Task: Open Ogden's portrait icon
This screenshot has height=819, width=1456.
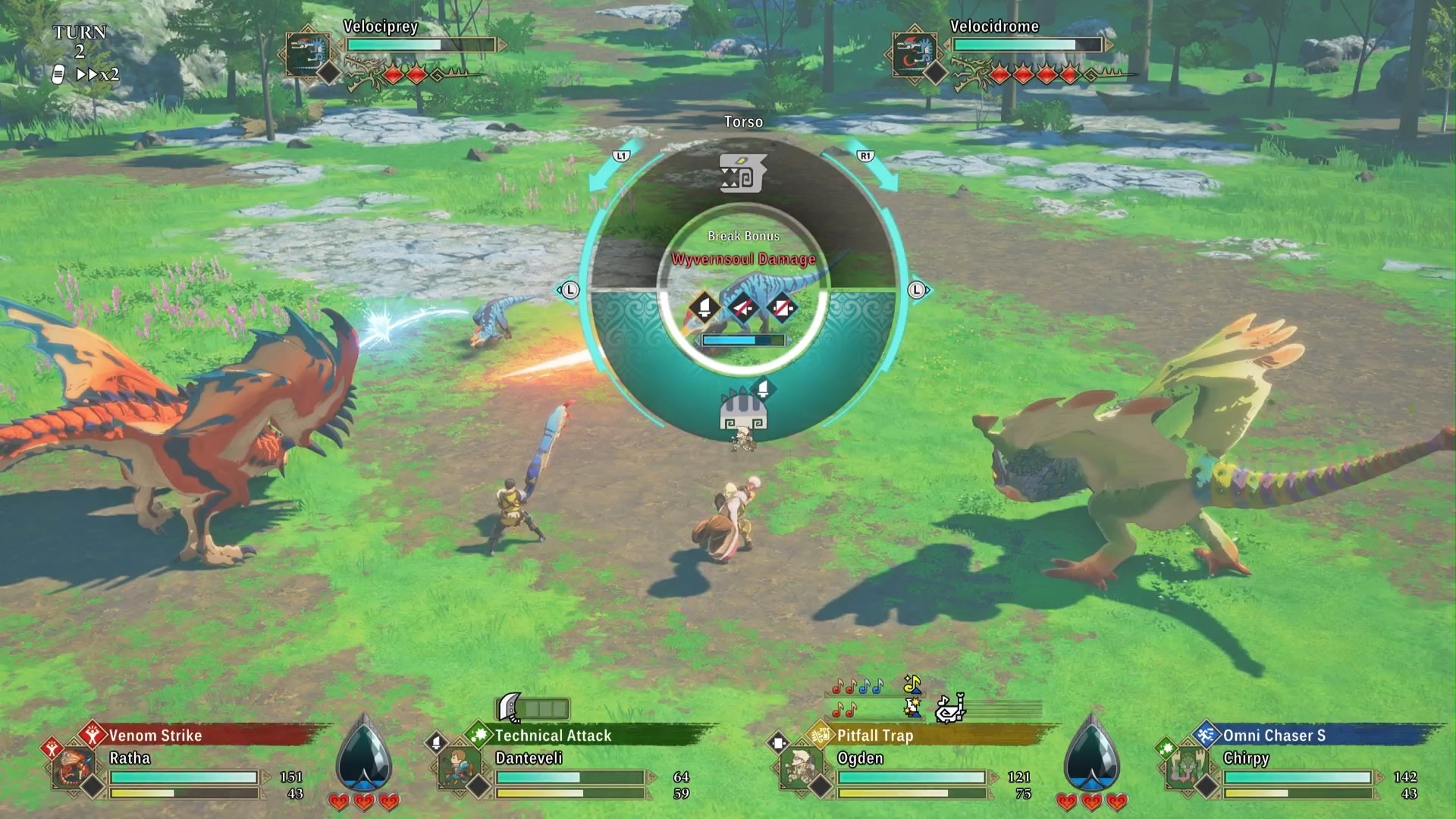Action: coord(801,768)
